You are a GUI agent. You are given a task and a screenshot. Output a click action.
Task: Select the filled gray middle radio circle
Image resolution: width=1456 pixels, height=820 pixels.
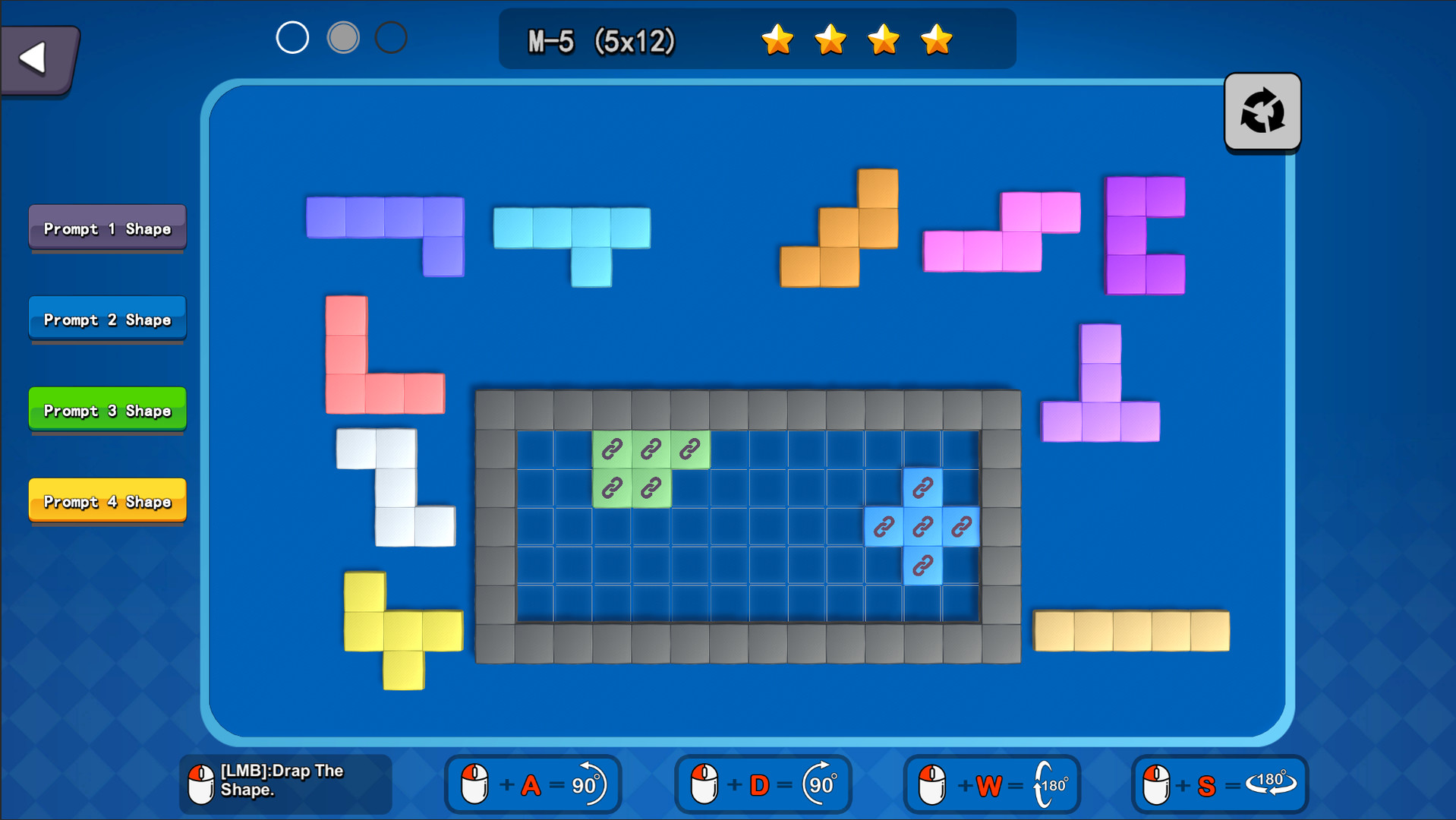pyautogui.click(x=343, y=36)
